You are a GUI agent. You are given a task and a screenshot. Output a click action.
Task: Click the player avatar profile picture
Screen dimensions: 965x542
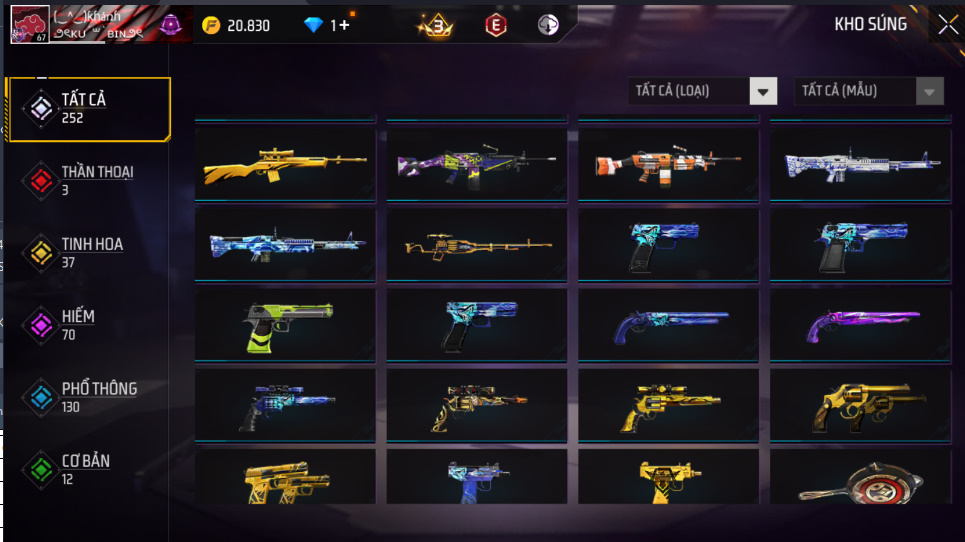point(29,25)
